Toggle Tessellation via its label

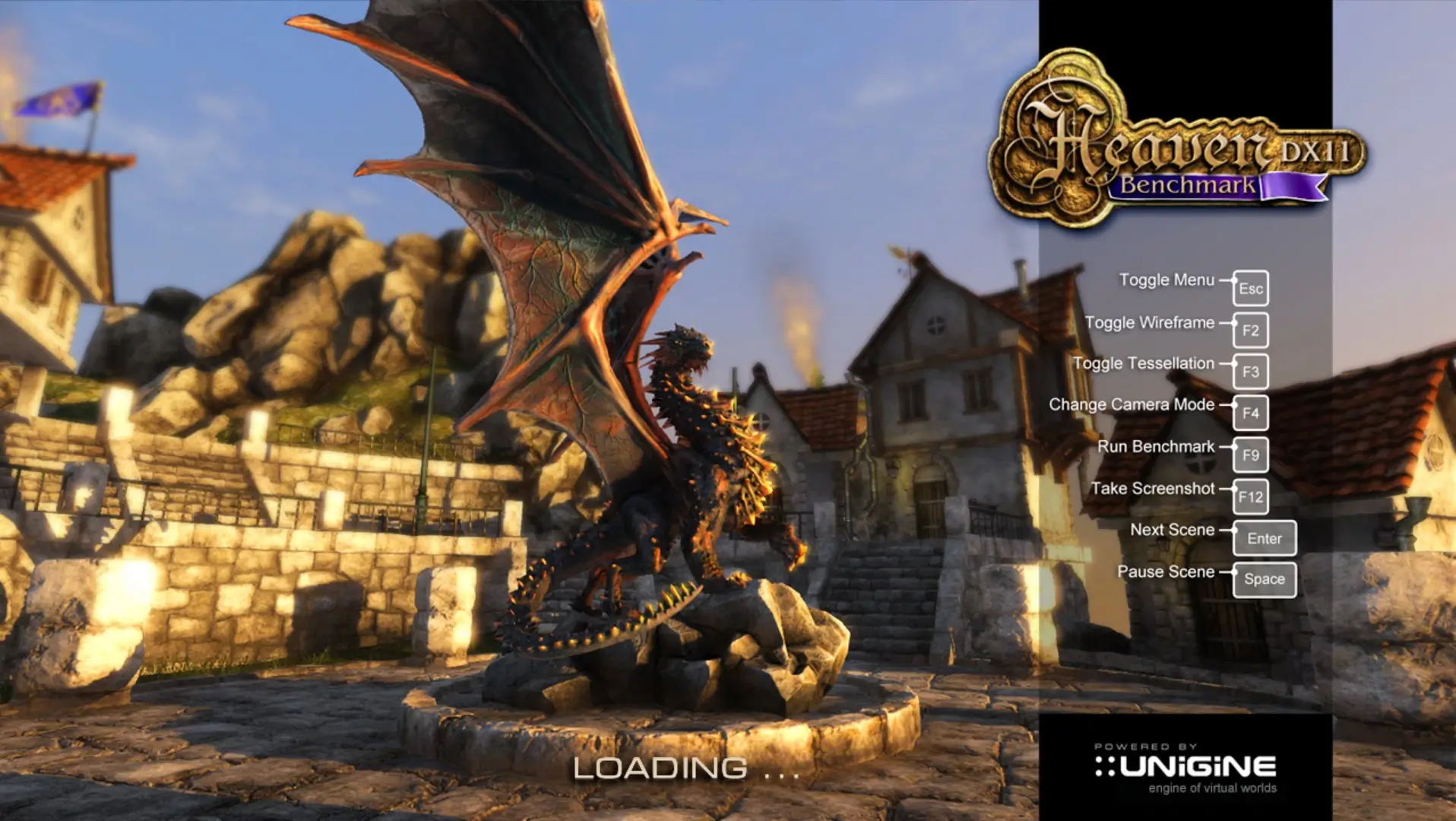click(x=1143, y=363)
